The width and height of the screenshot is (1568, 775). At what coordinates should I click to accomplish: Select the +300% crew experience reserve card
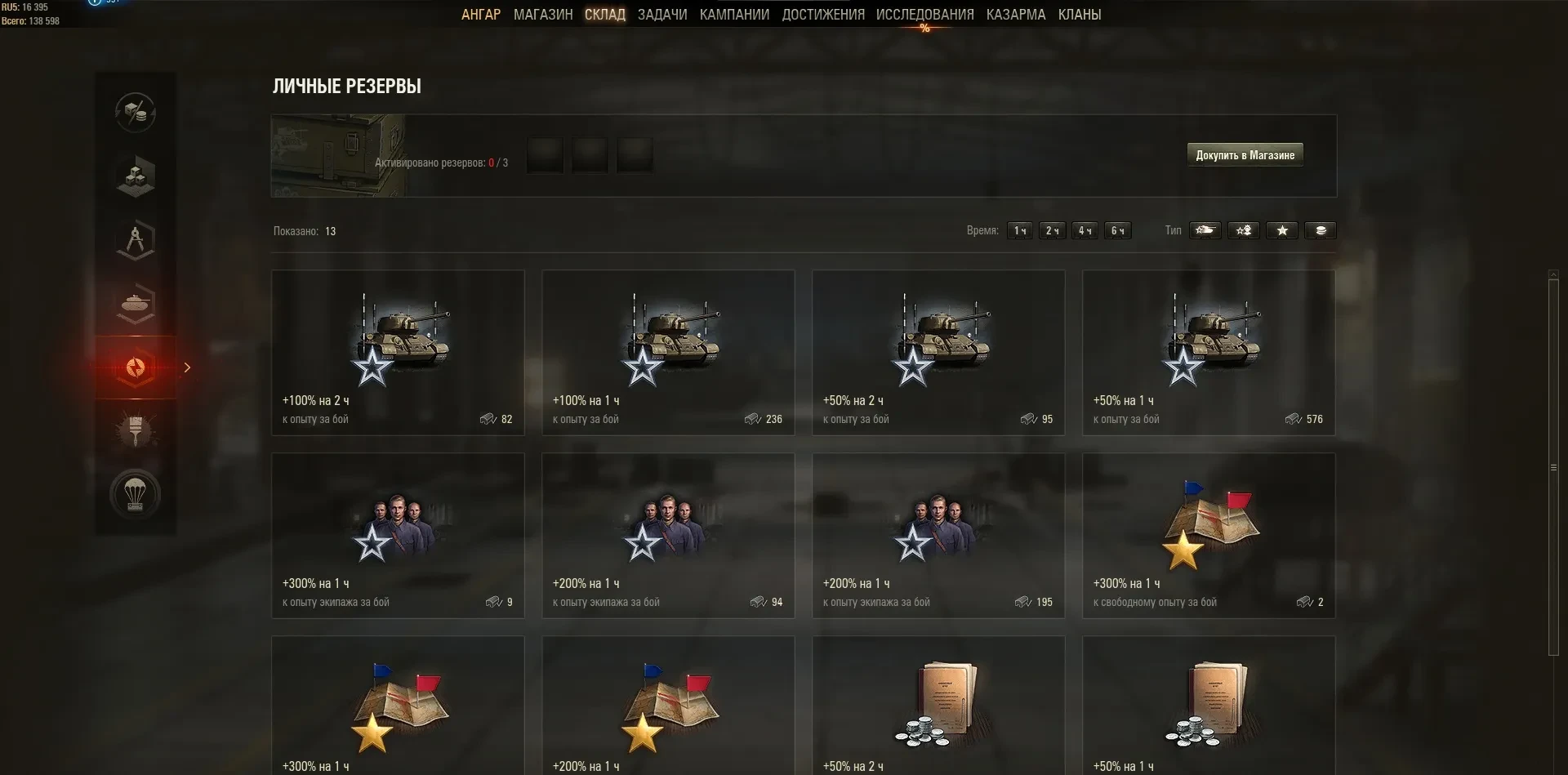[398, 535]
